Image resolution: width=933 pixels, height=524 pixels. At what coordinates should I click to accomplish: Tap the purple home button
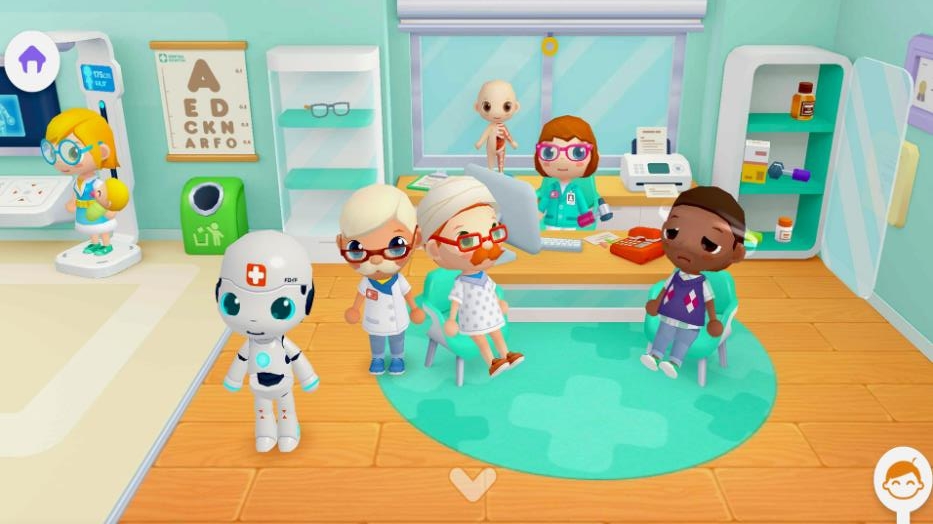[x=32, y=59]
